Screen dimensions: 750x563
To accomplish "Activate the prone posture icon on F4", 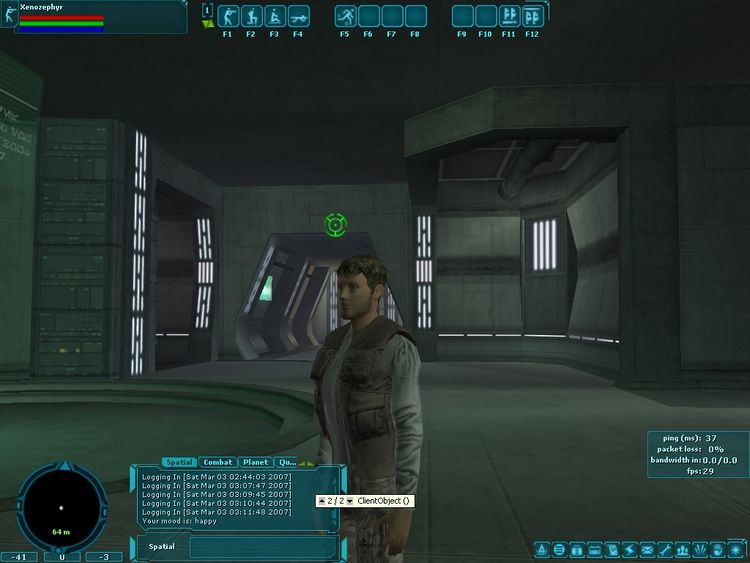I will click(x=298, y=17).
